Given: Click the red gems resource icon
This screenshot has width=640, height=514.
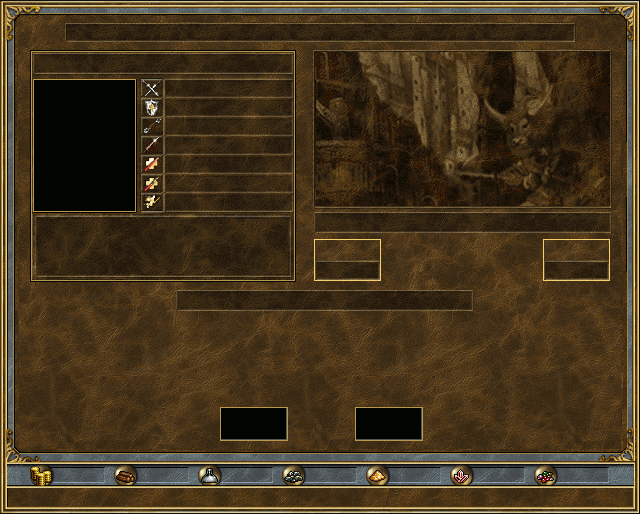Looking at the screenshot, I should pyautogui.click(x=545, y=476).
